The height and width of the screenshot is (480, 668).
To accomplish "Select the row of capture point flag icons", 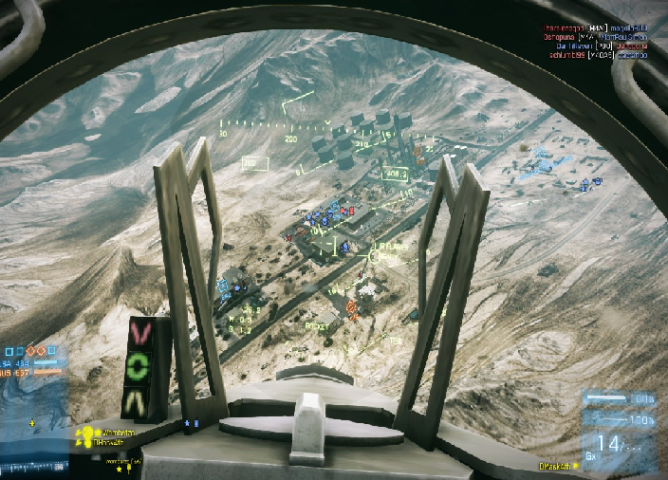I will tap(30, 352).
